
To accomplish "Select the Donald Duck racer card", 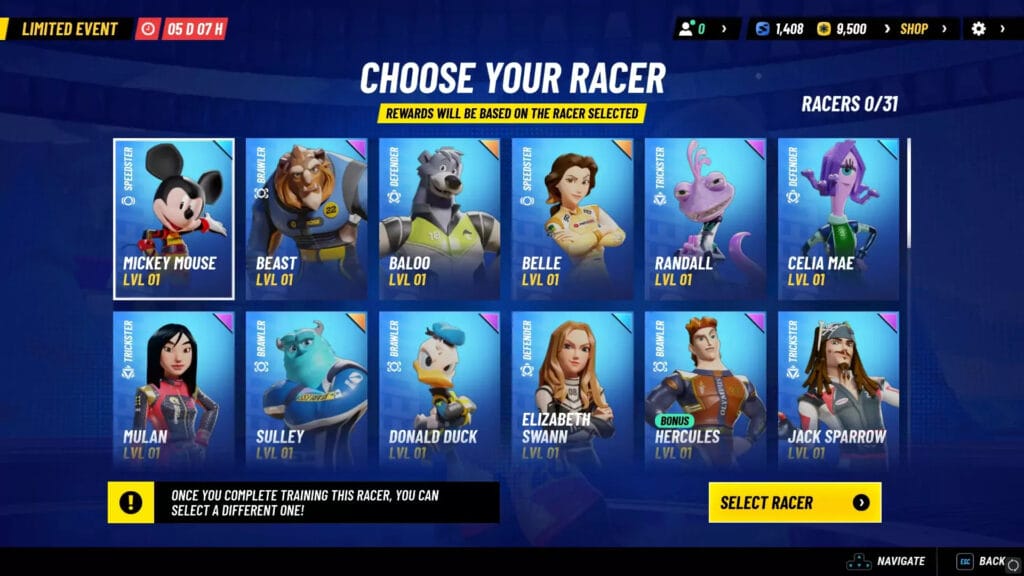I will [439, 389].
